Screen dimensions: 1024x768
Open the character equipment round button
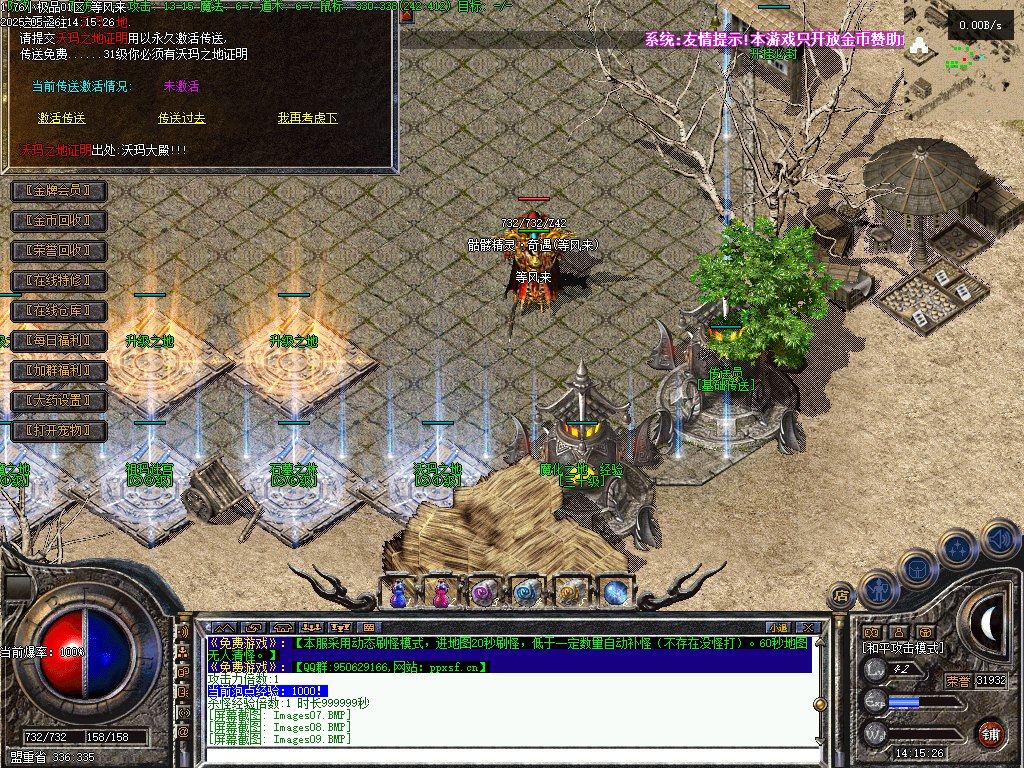pyautogui.click(x=878, y=590)
